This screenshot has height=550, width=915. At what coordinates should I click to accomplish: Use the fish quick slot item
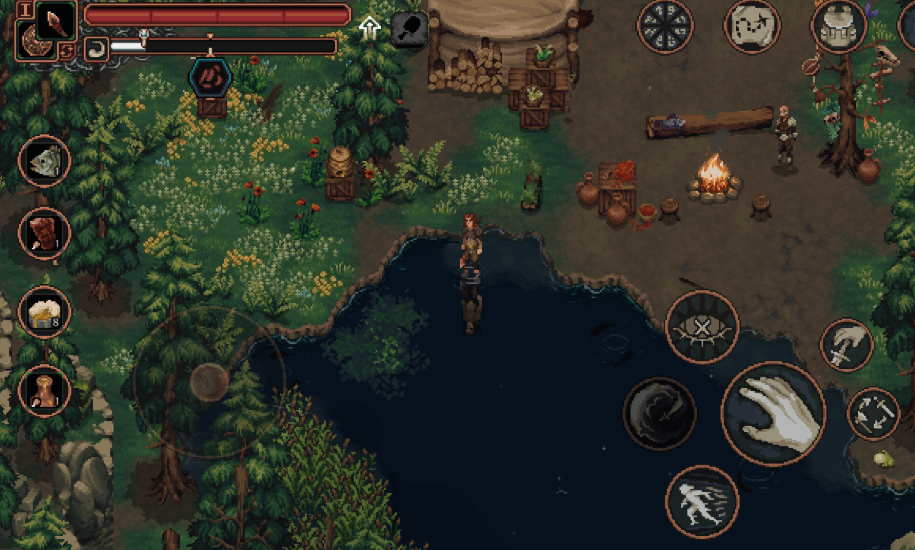click(x=44, y=161)
